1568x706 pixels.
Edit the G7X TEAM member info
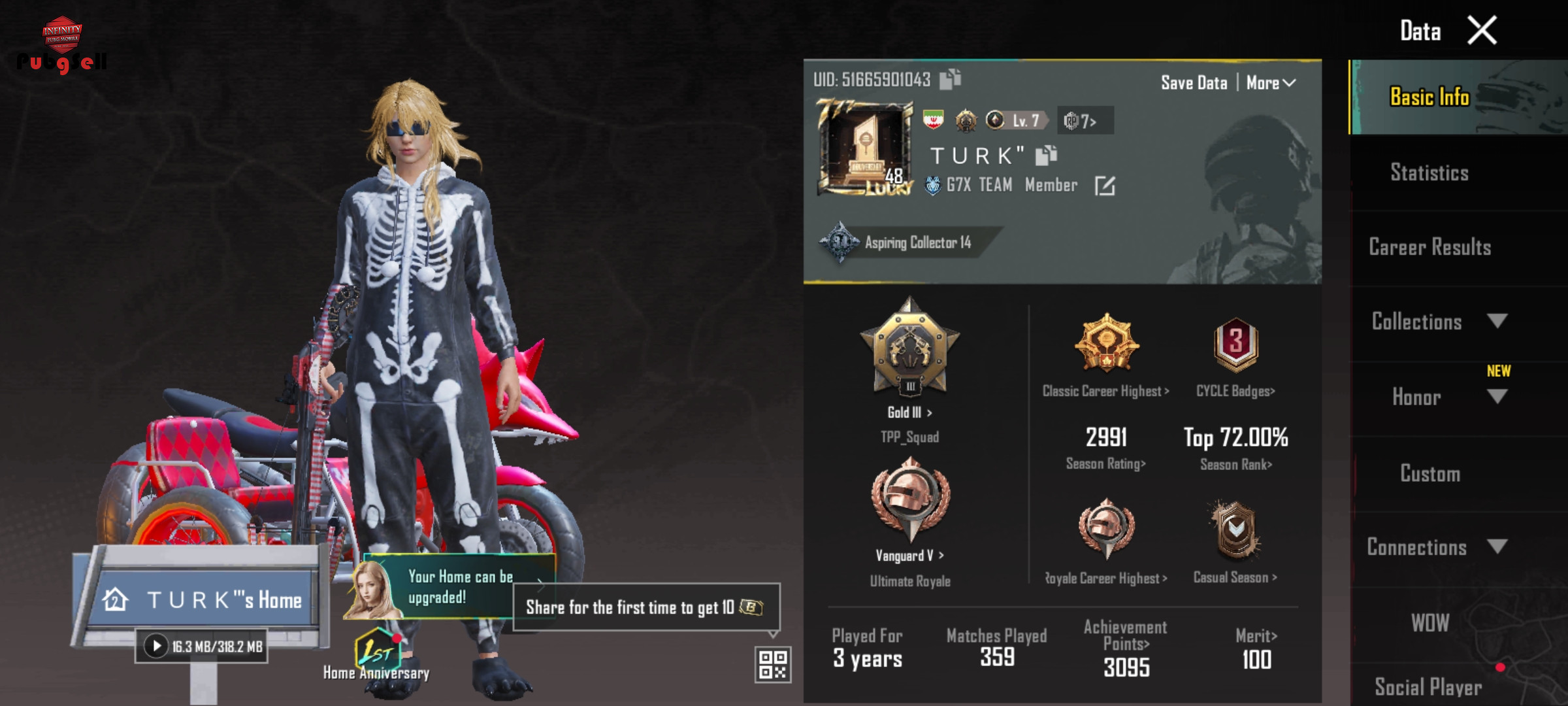point(1105,186)
